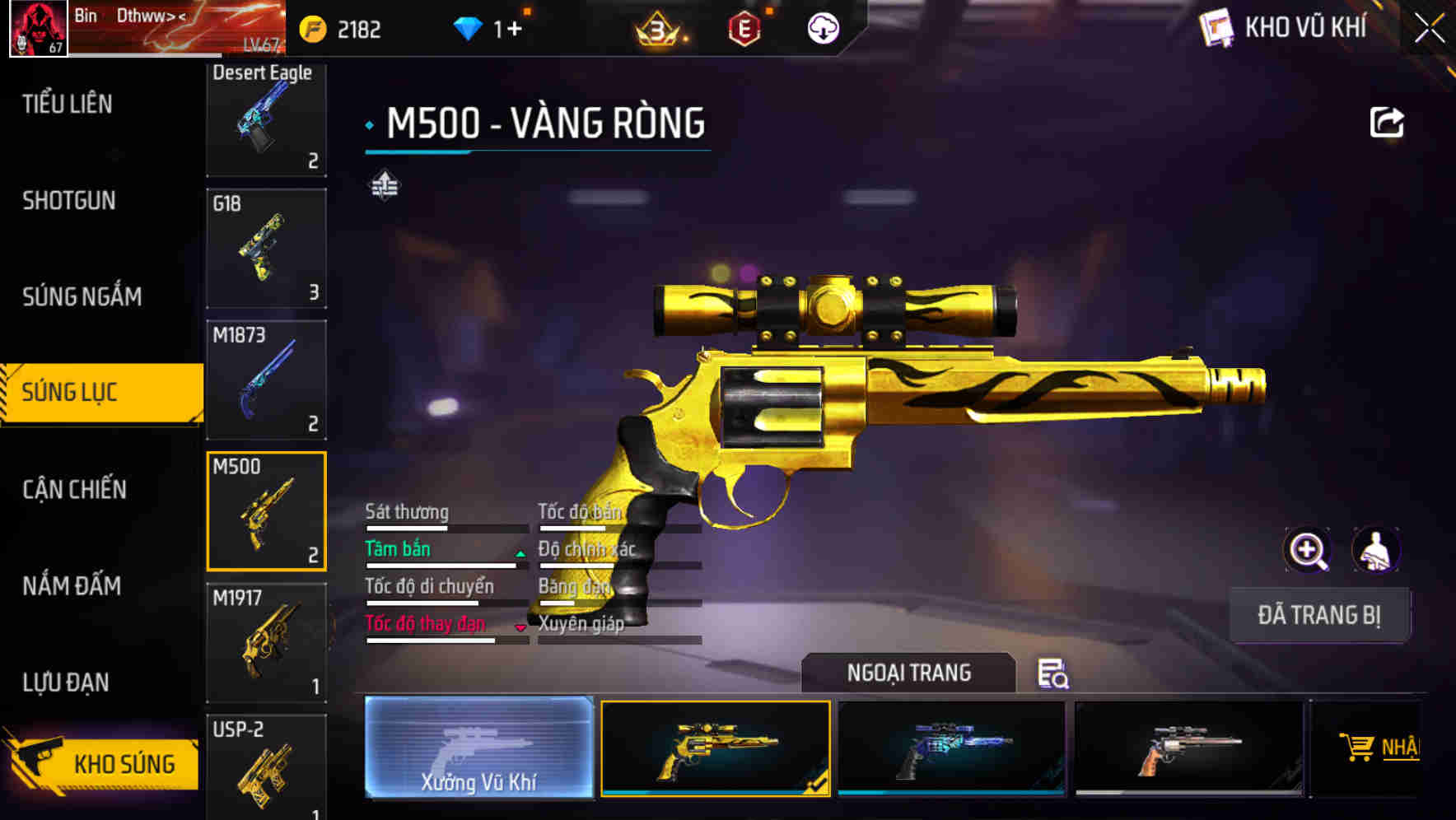Open the rank badge icon
Viewport: 1456px width, 820px height.
[x=659, y=29]
